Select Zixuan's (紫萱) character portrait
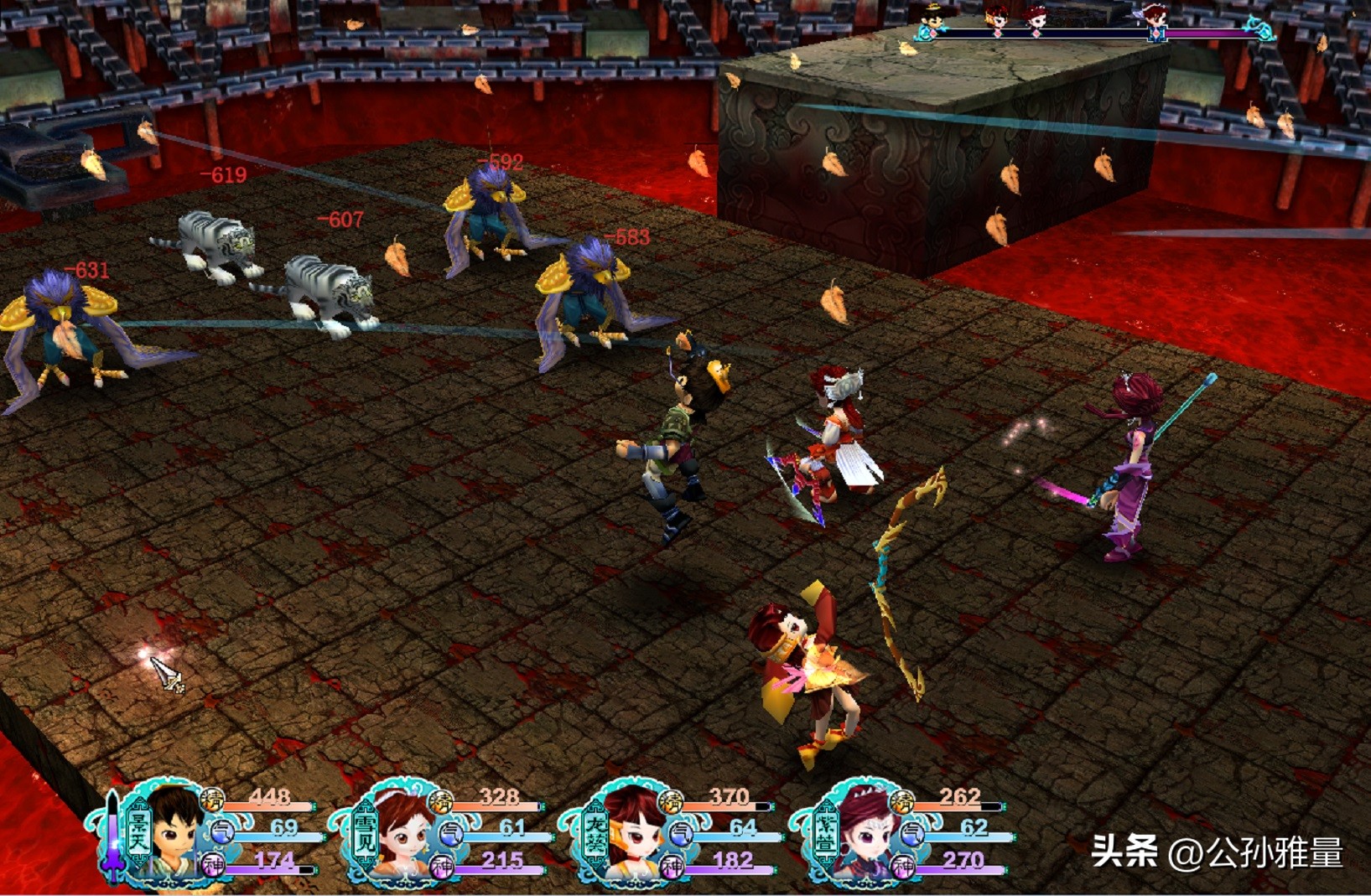Screen dimensions: 1371x896 click(x=864, y=833)
